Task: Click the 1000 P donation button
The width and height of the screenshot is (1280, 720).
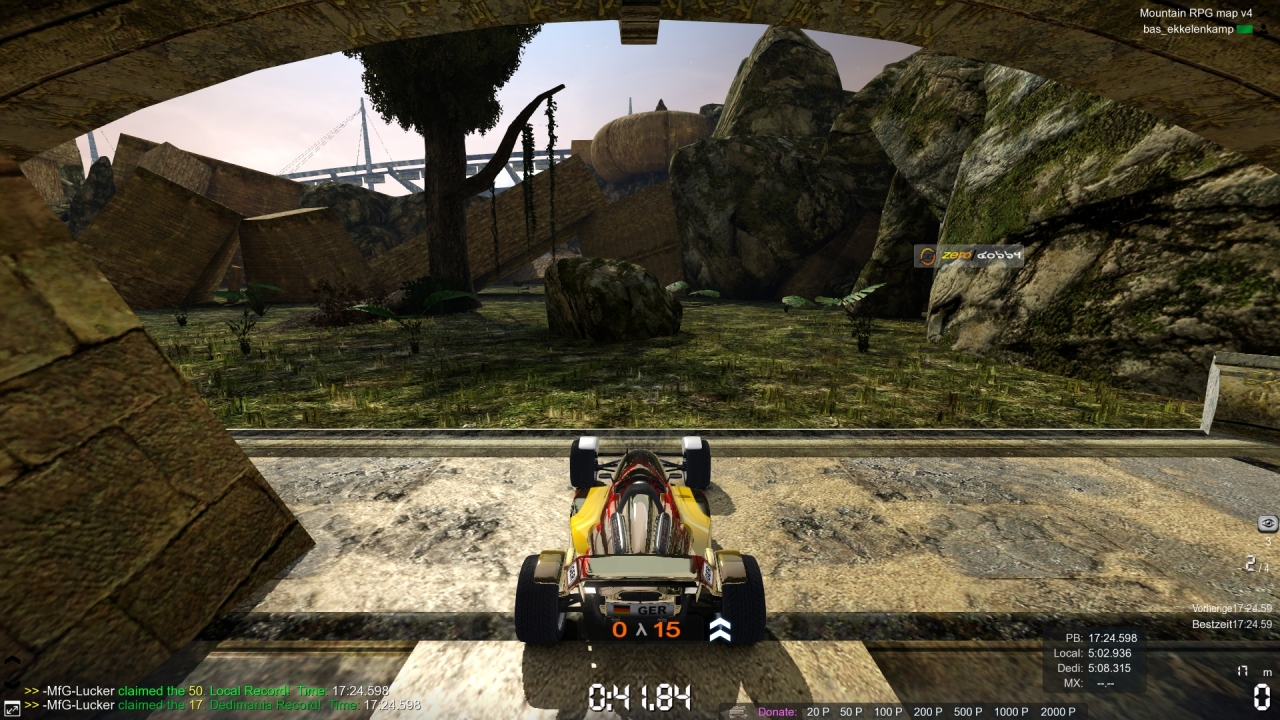Action: tap(1011, 712)
